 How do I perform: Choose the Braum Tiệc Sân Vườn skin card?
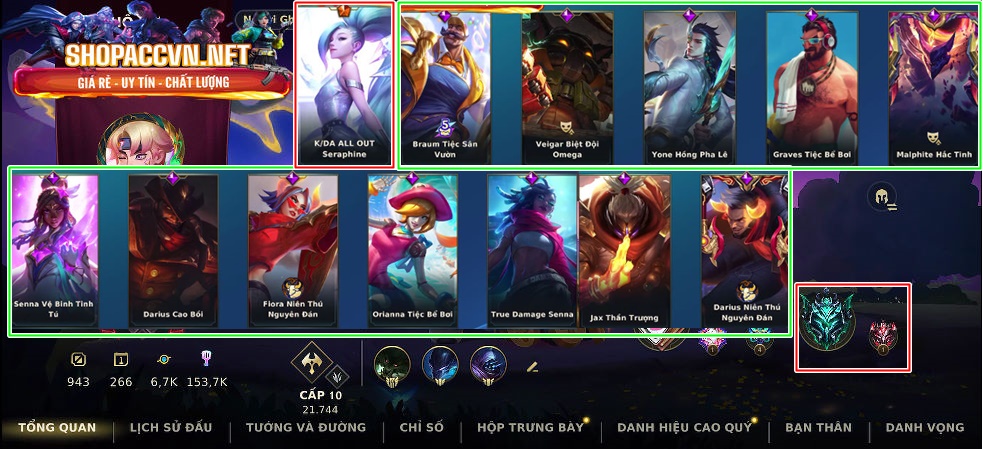pos(445,85)
